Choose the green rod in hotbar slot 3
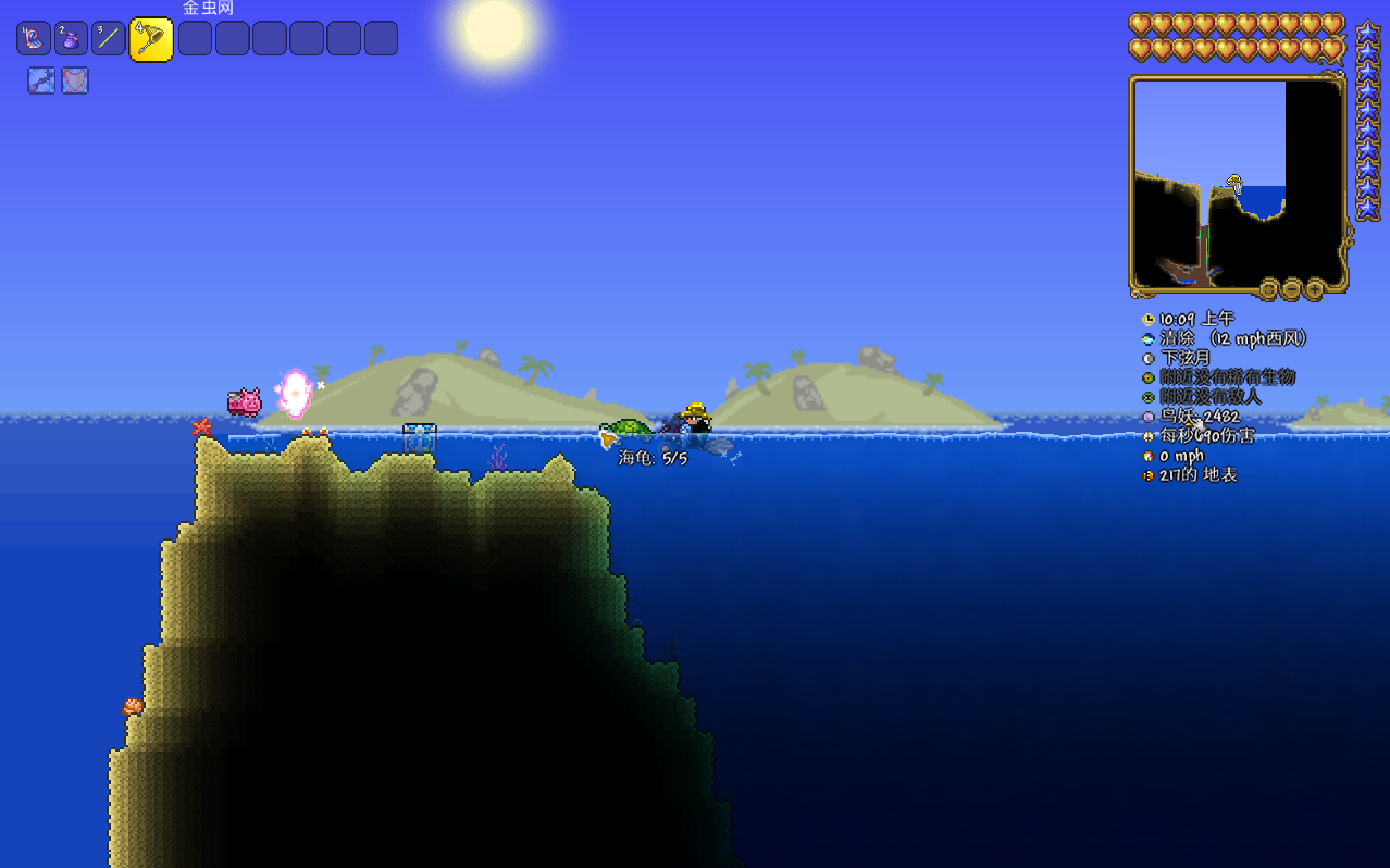Image resolution: width=1390 pixels, height=868 pixels. (108, 39)
